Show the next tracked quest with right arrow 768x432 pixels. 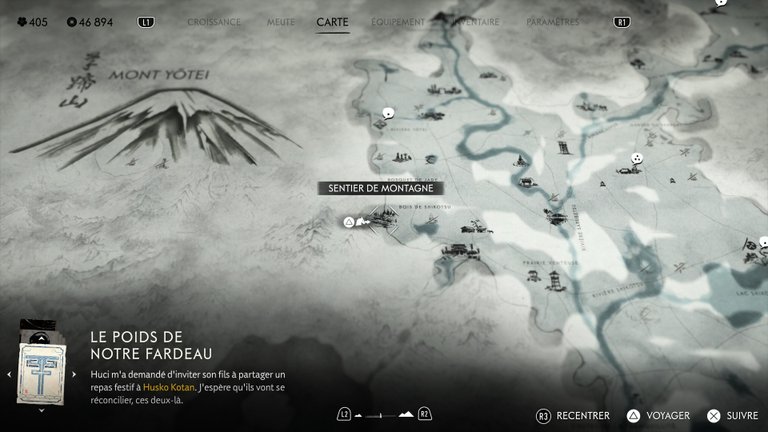click(x=74, y=375)
